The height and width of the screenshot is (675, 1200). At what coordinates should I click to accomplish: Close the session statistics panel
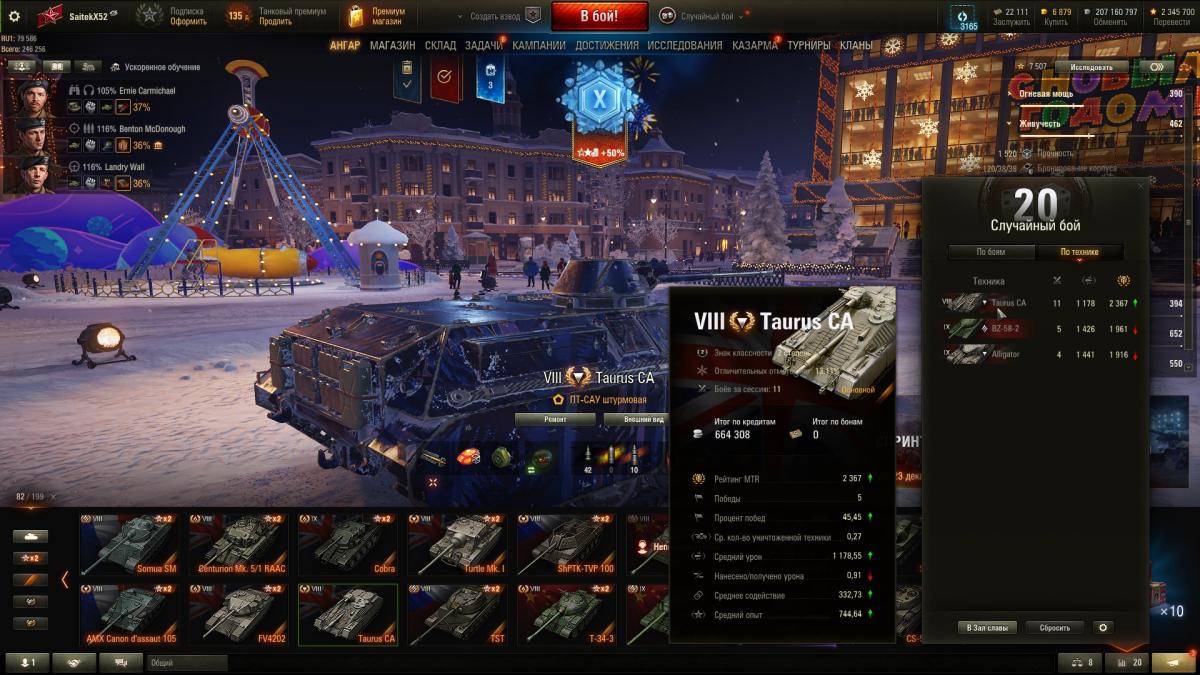point(1141,186)
